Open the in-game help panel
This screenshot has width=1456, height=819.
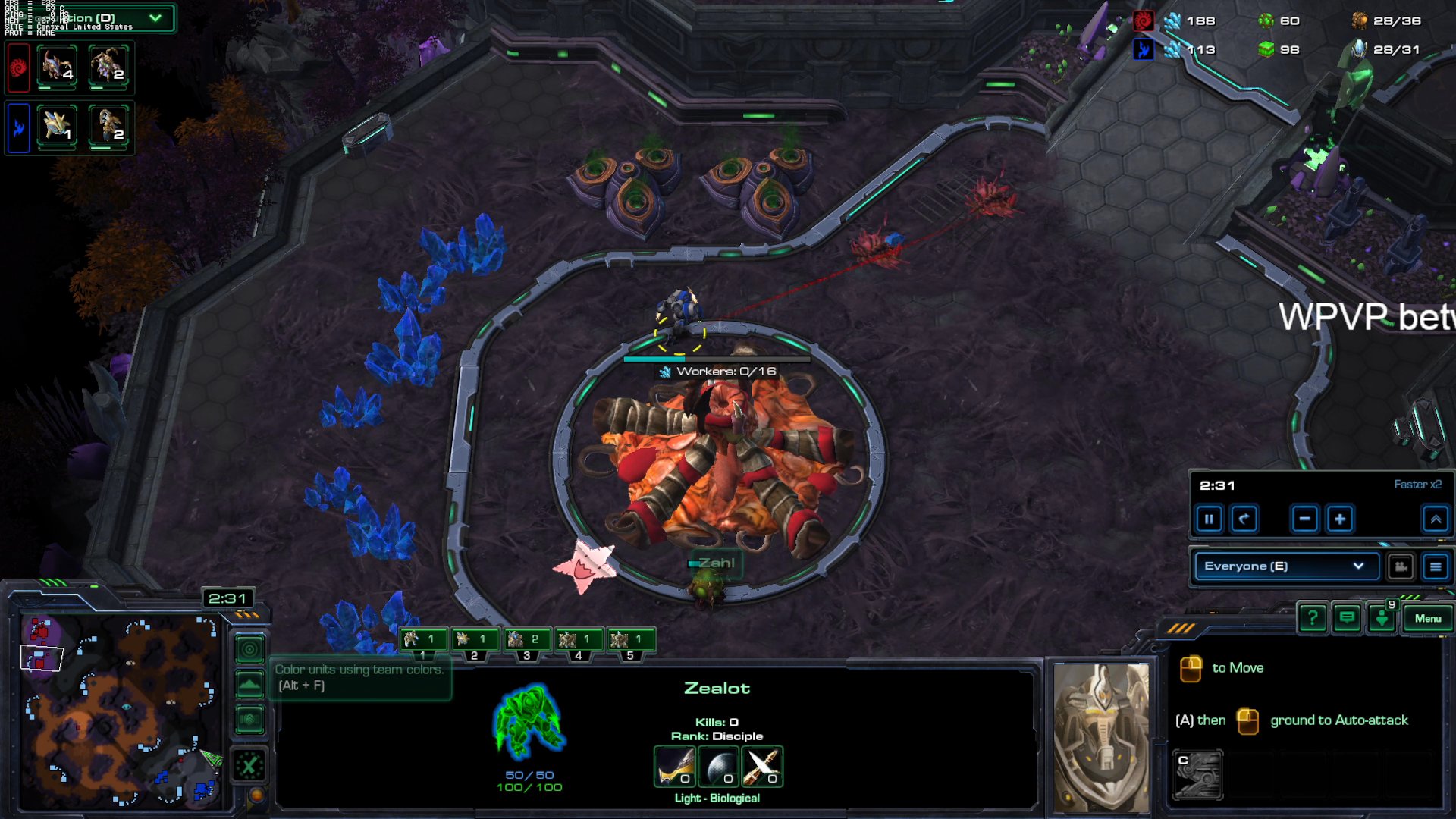pos(1311,618)
